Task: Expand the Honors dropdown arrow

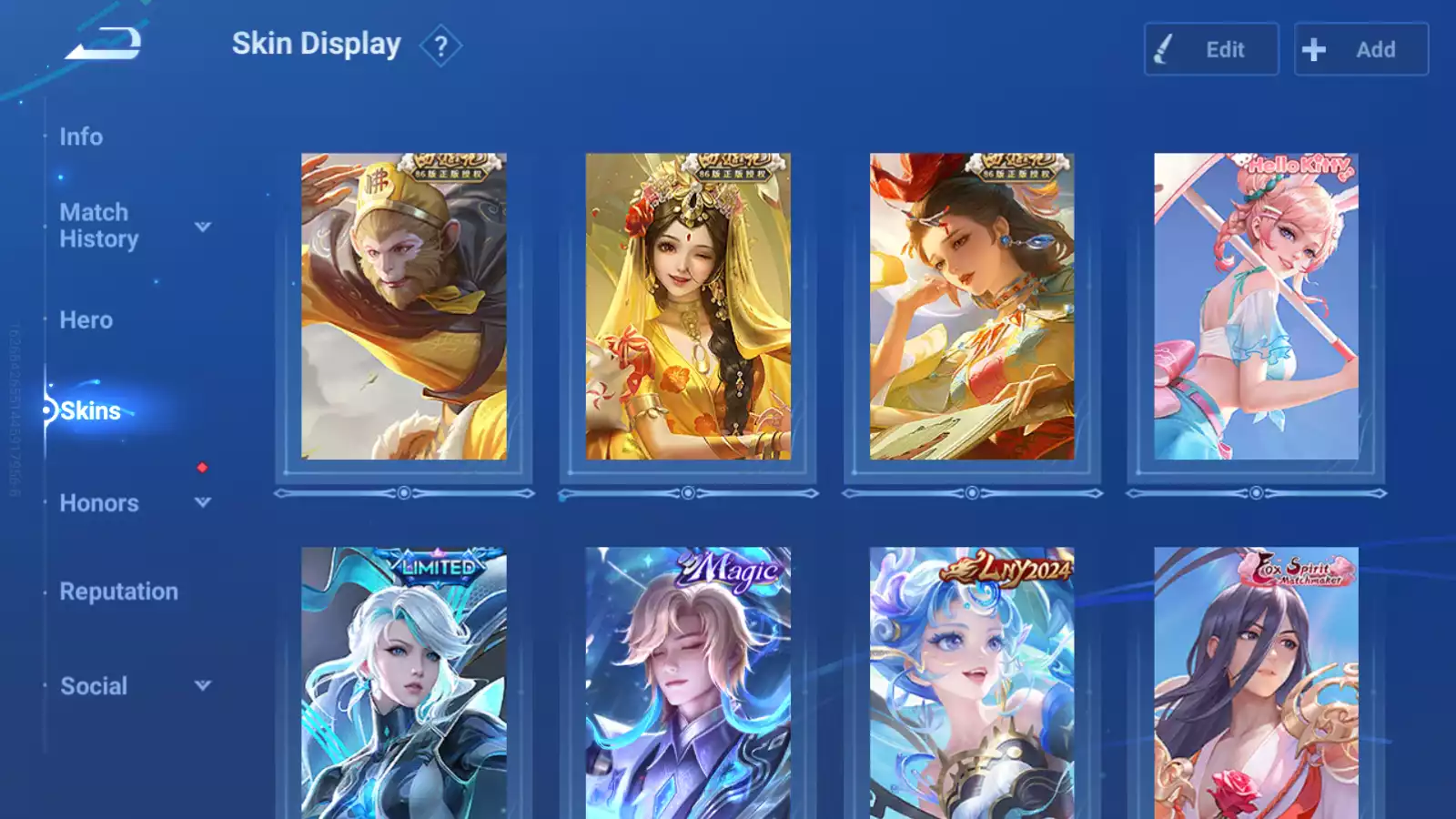Action: coord(203,502)
